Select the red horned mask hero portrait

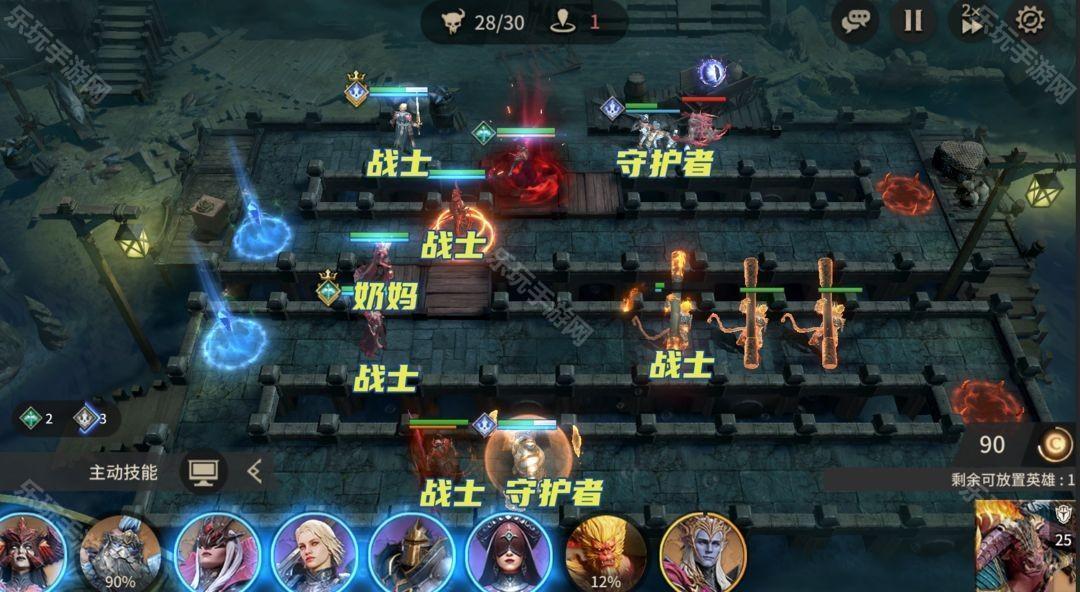coord(27,553)
